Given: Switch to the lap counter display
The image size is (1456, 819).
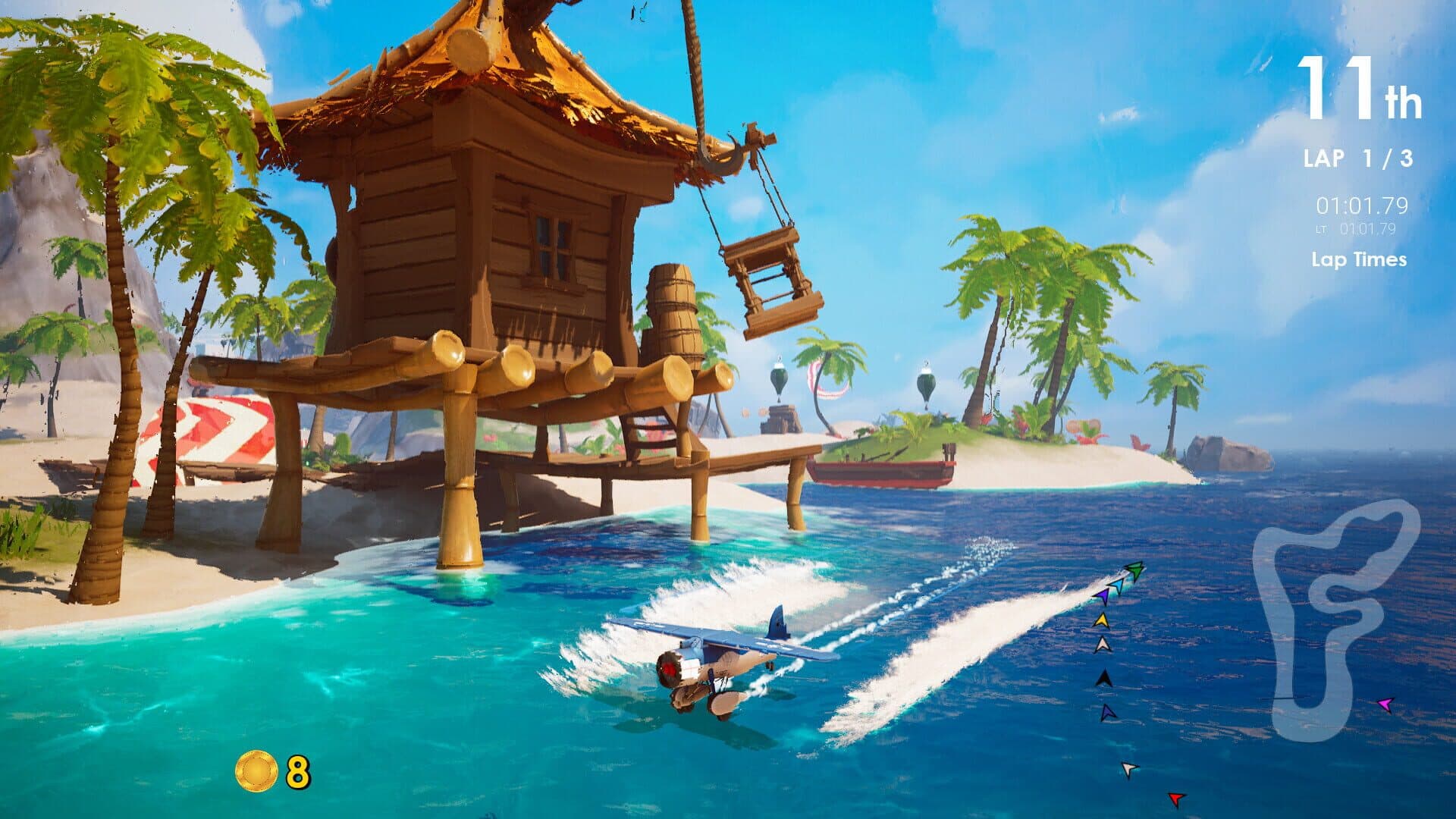Looking at the screenshot, I should (1360, 159).
